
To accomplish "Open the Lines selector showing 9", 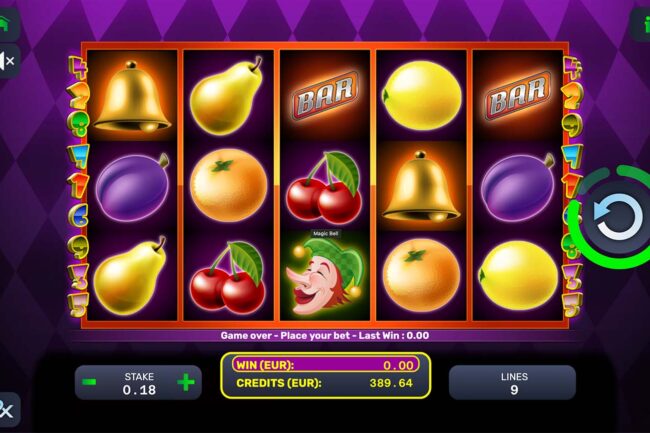I will click(511, 383).
